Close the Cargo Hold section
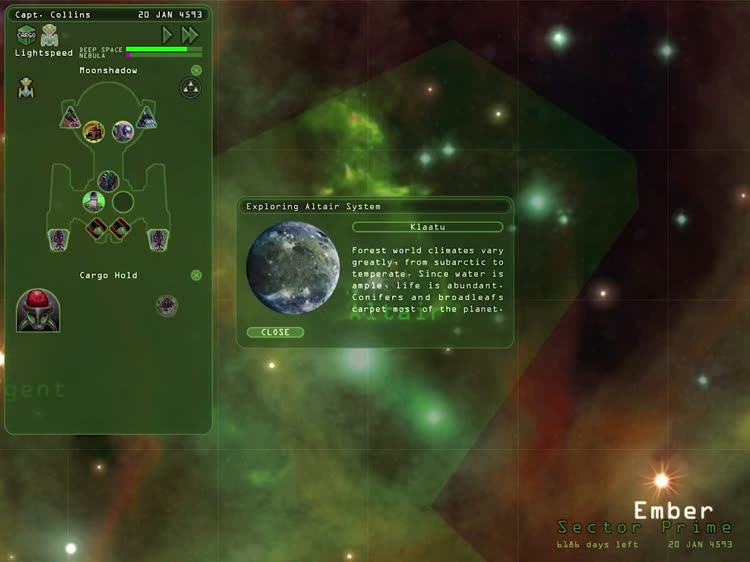Image resolution: width=750 pixels, height=562 pixels. (x=196, y=274)
